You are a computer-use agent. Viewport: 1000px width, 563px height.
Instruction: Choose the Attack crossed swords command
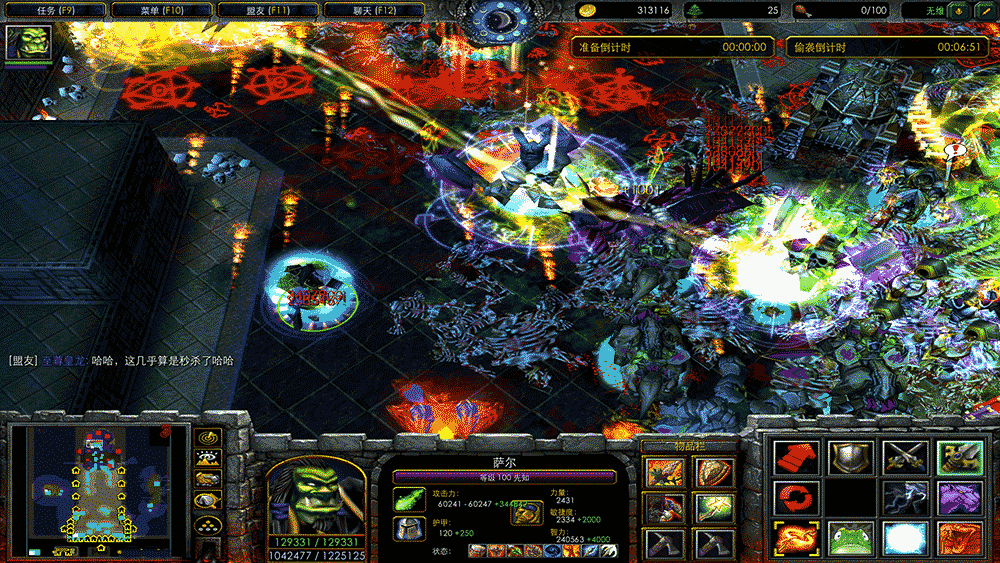point(904,458)
